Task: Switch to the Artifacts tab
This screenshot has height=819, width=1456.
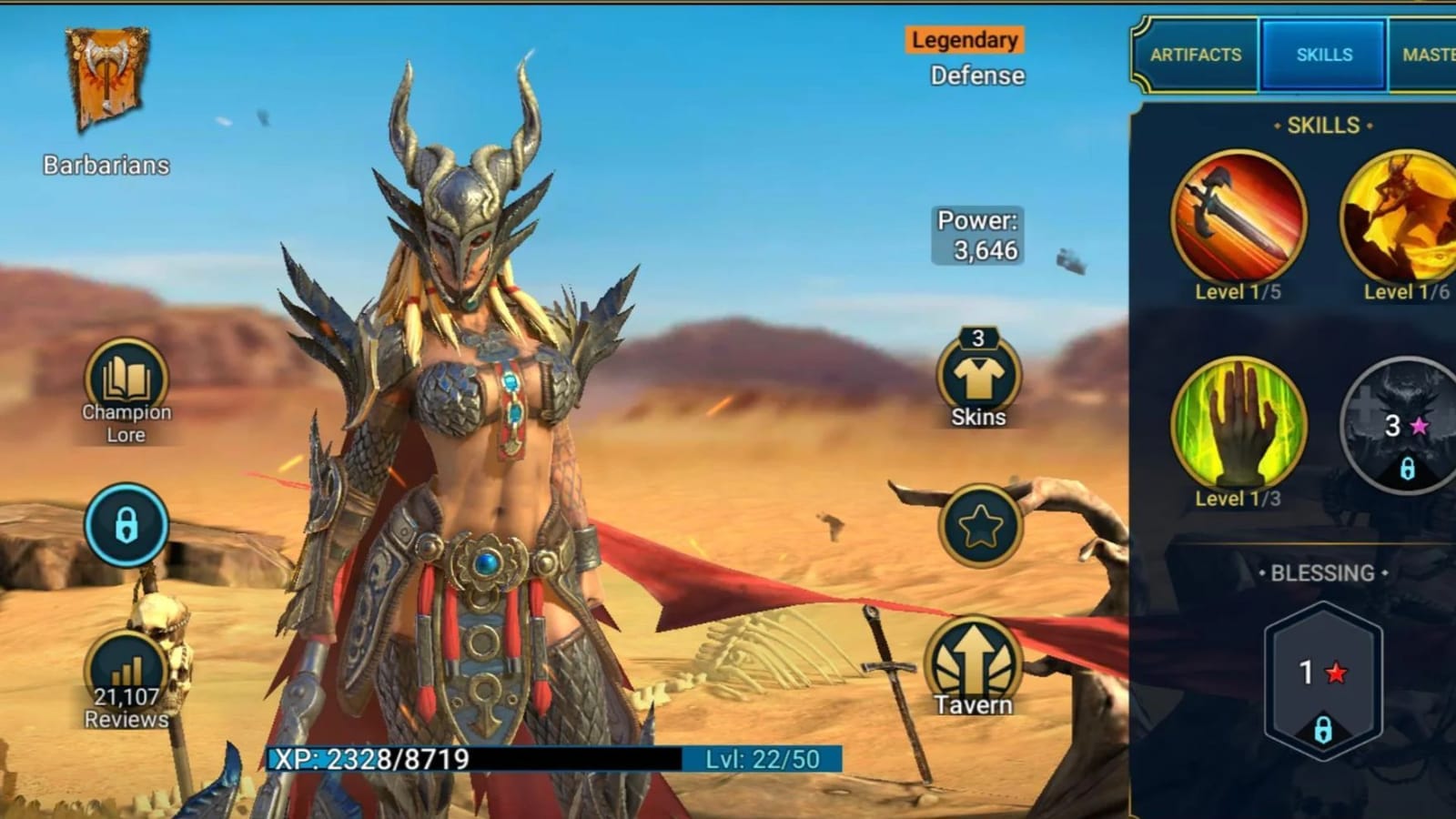Action: (1197, 55)
